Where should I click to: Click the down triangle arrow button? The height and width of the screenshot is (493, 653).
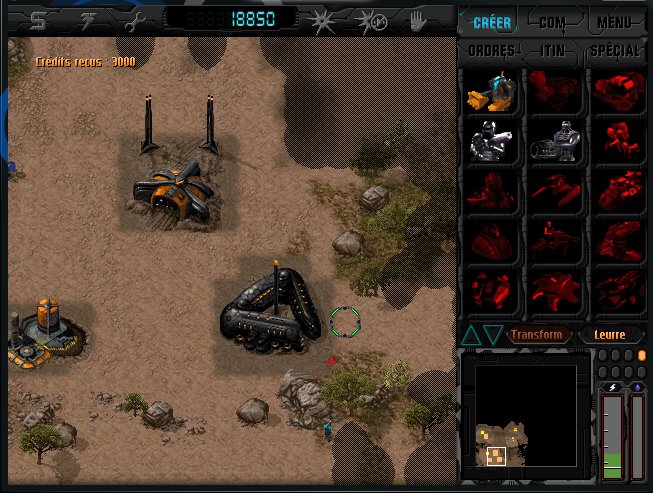pyautogui.click(x=493, y=335)
